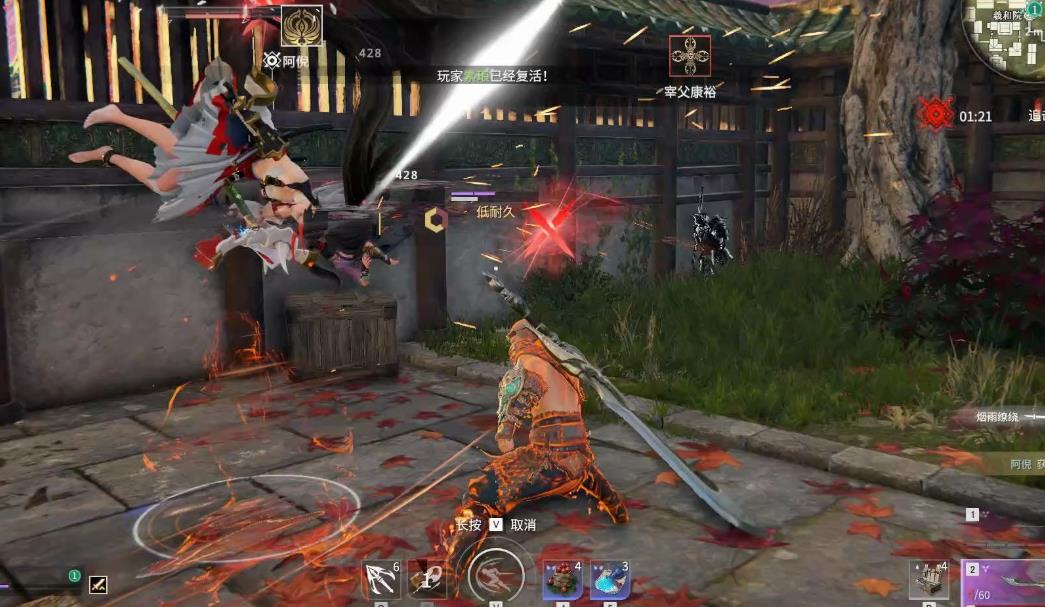Click the sword status icon

coord(98,585)
